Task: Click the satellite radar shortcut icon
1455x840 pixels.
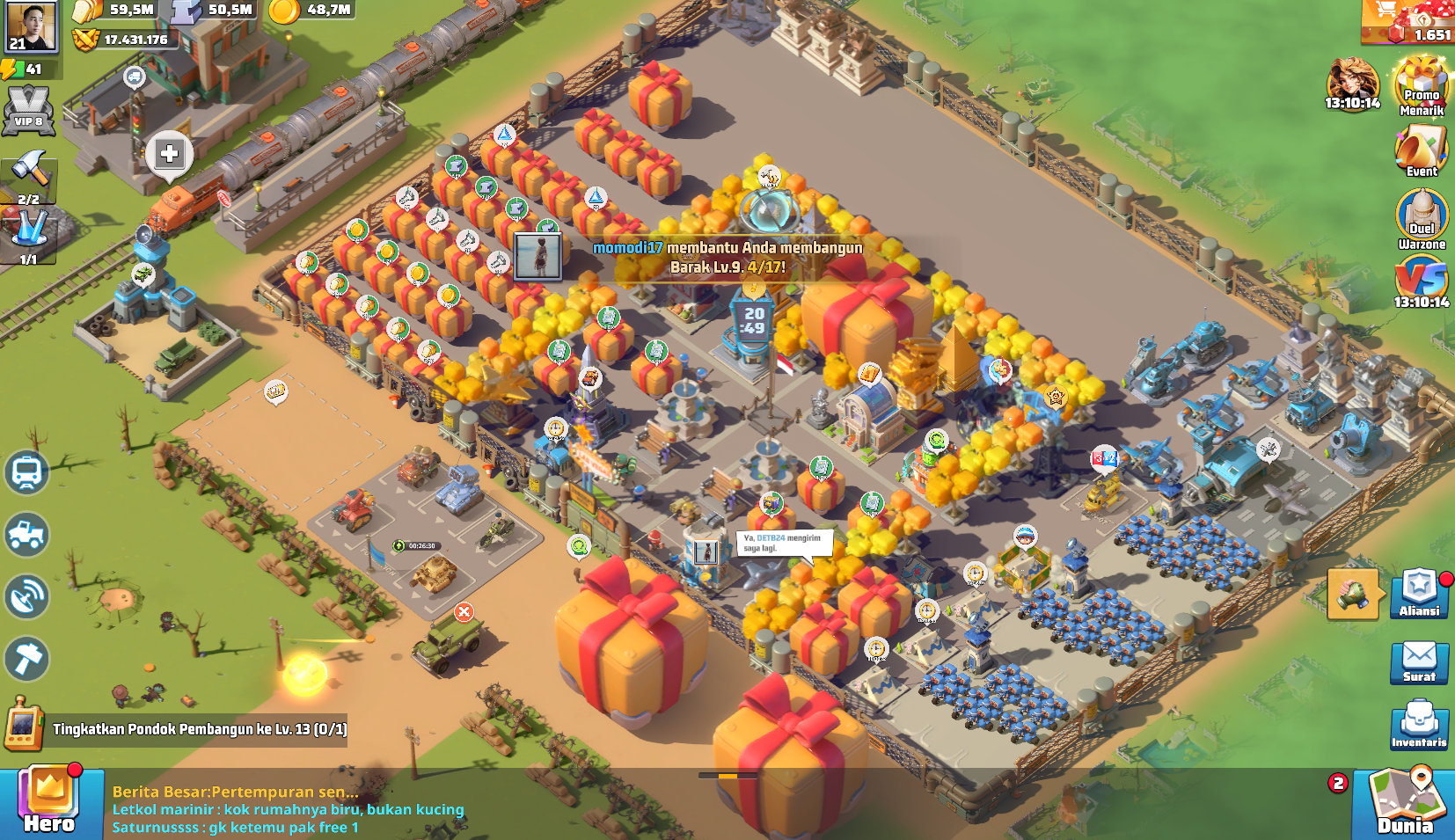Action: click(26, 597)
